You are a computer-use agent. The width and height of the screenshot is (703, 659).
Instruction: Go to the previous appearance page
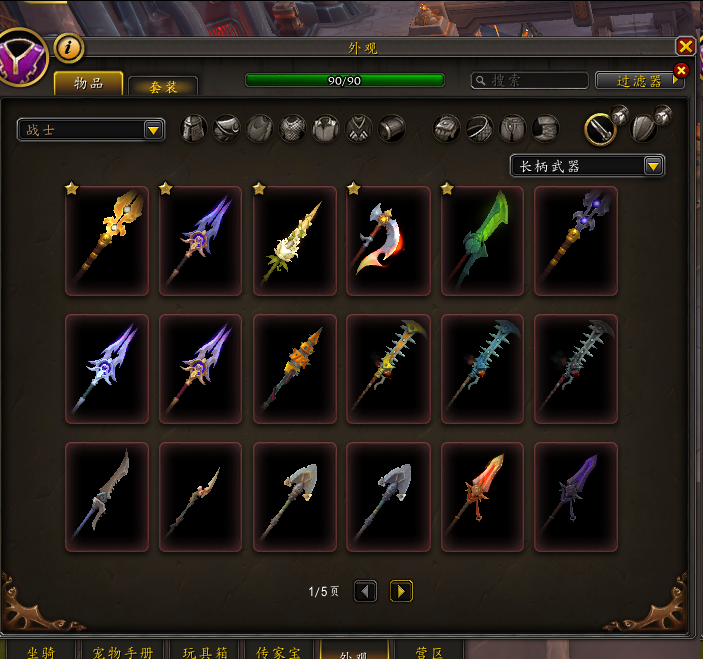366,591
